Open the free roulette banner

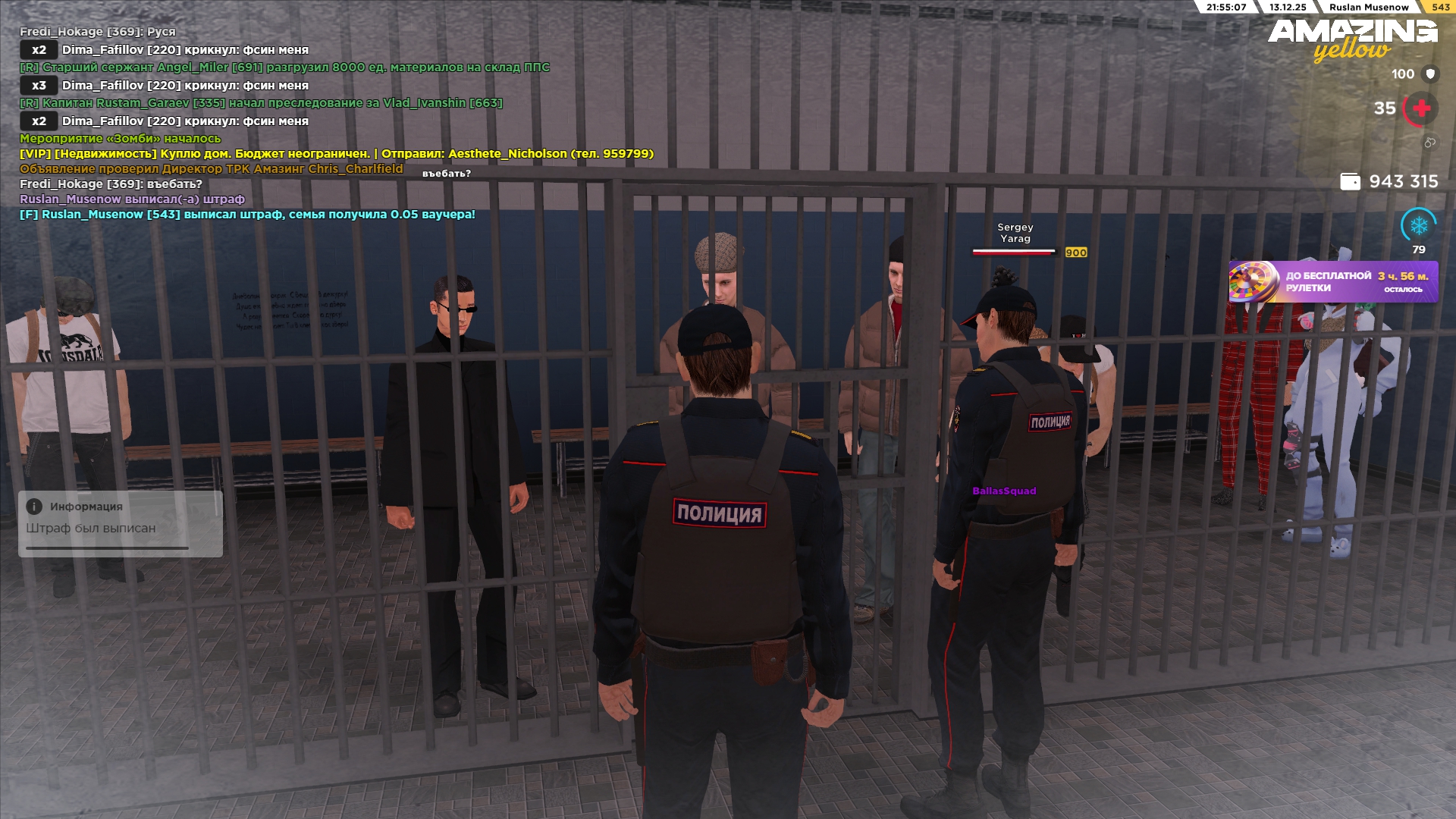click(x=1333, y=282)
